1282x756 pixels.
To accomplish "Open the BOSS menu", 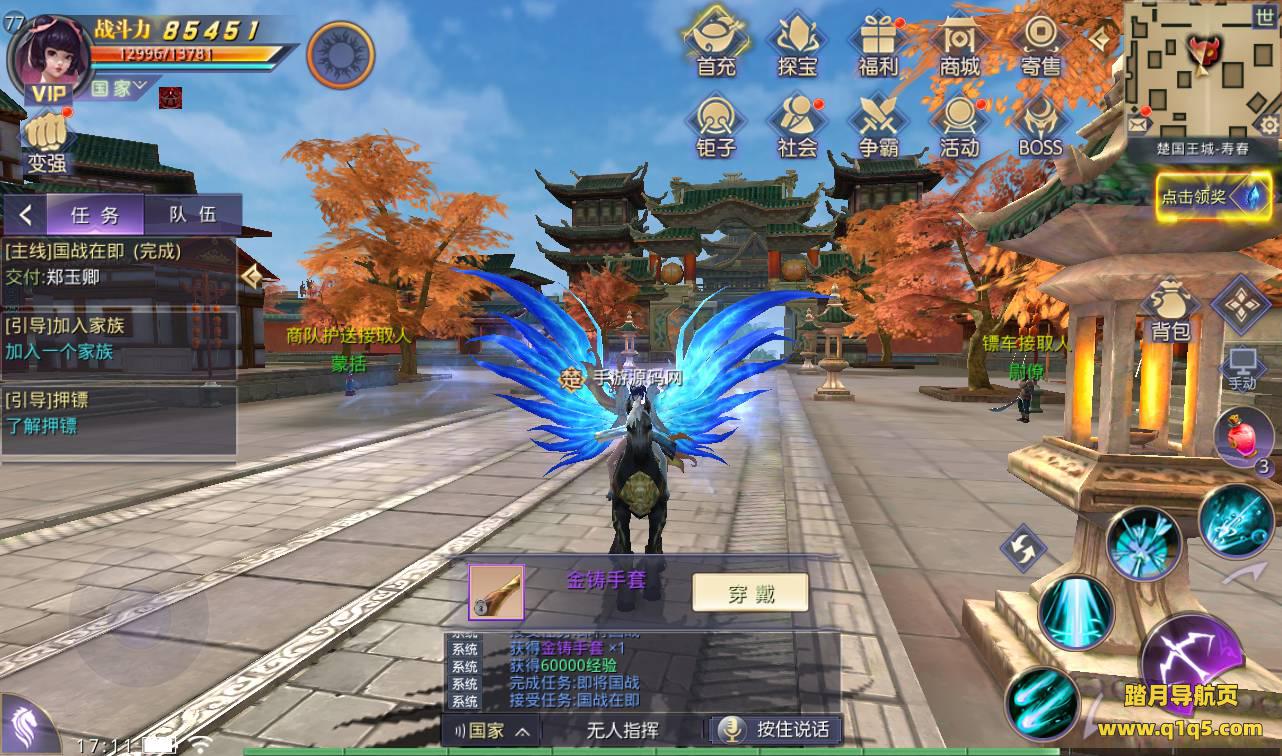I will [1040, 124].
